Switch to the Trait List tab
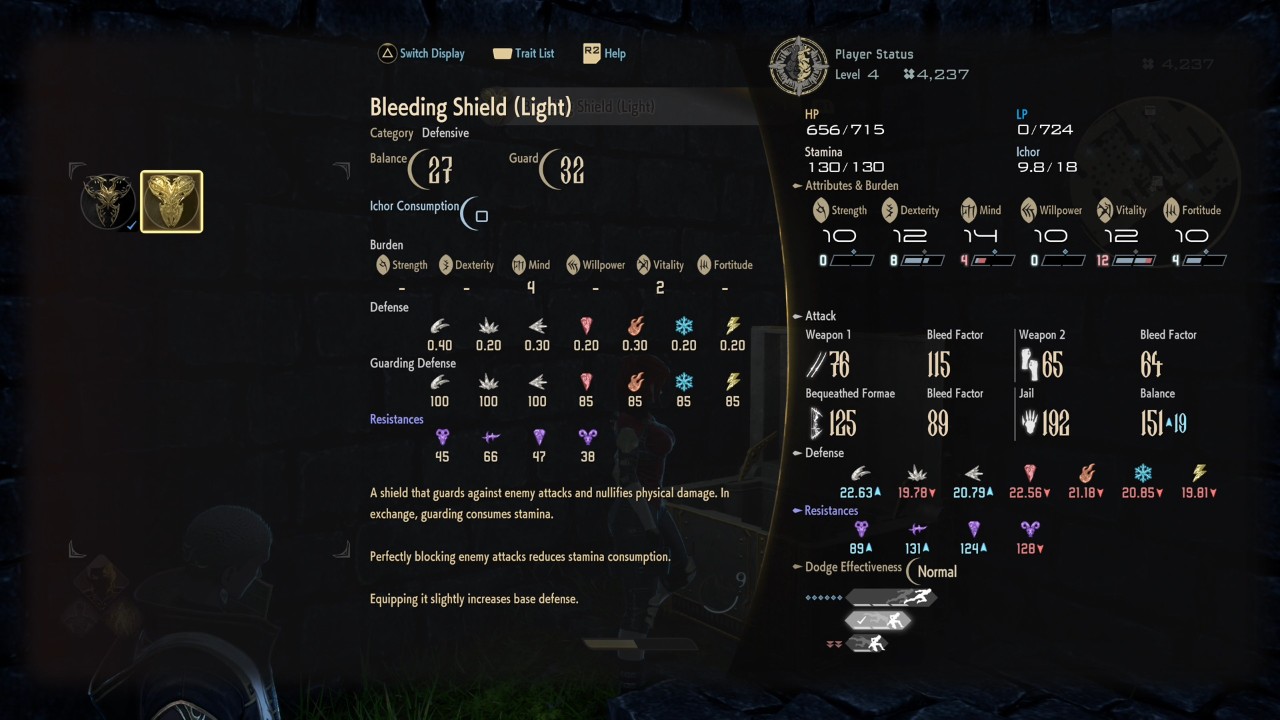 point(524,53)
